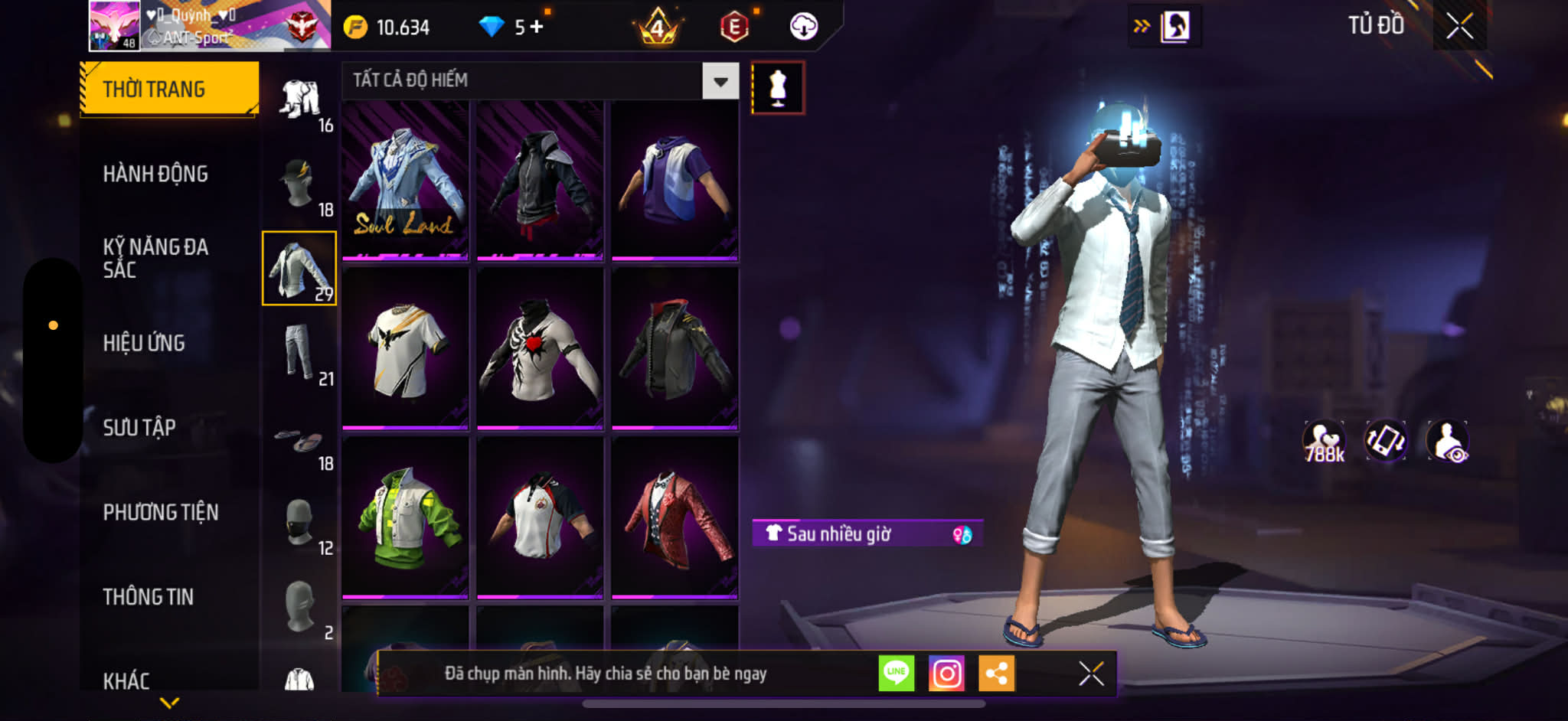
Task: Close the wardrobe screen
Action: point(1459,26)
